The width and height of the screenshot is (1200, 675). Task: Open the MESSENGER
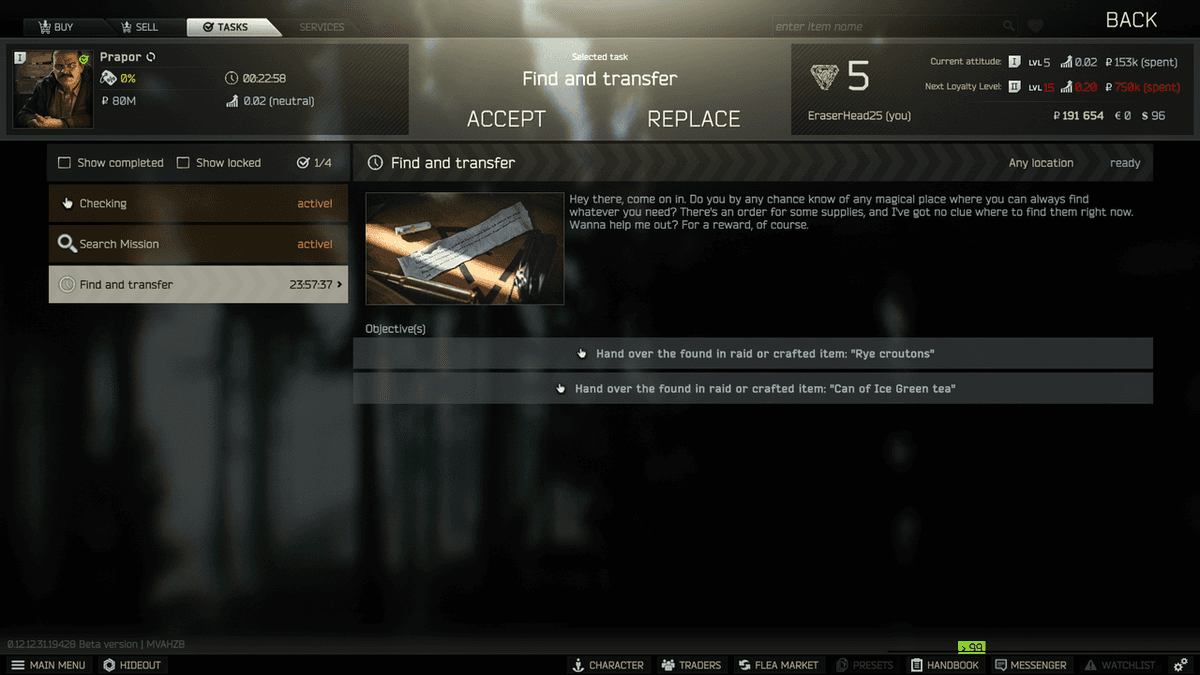coord(1030,665)
